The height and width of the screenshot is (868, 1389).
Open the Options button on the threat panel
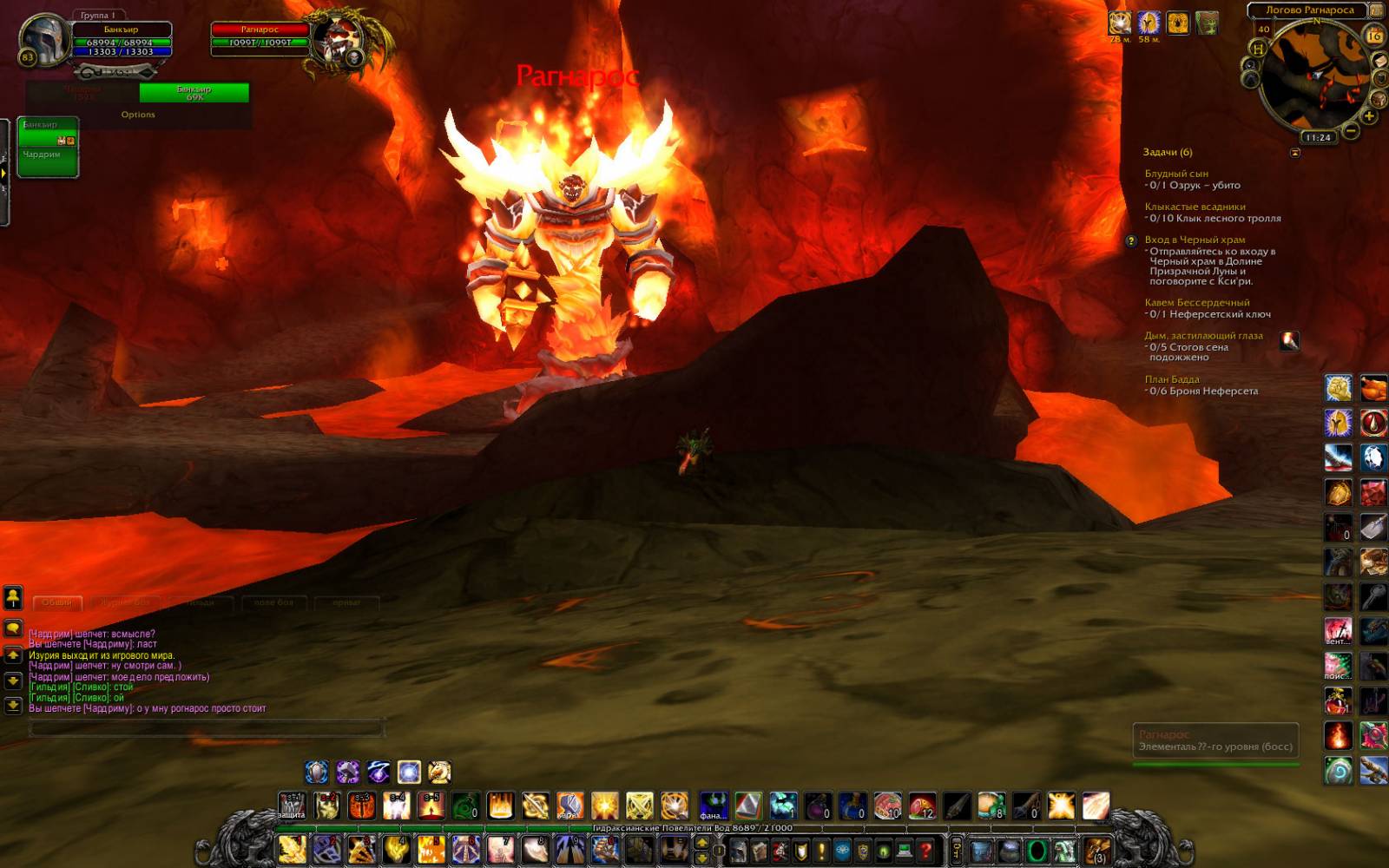(138, 115)
